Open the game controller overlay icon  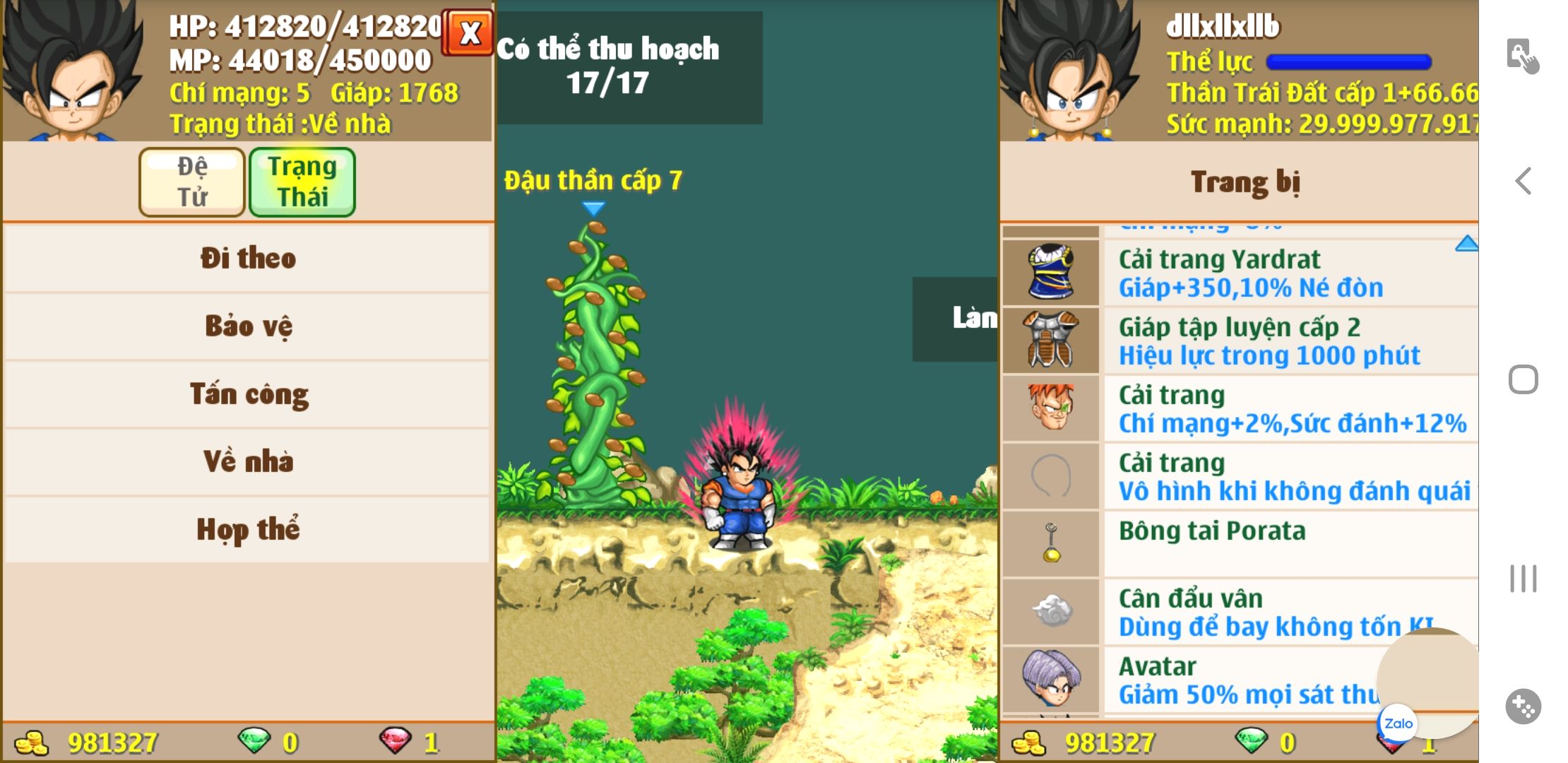pos(1524,706)
